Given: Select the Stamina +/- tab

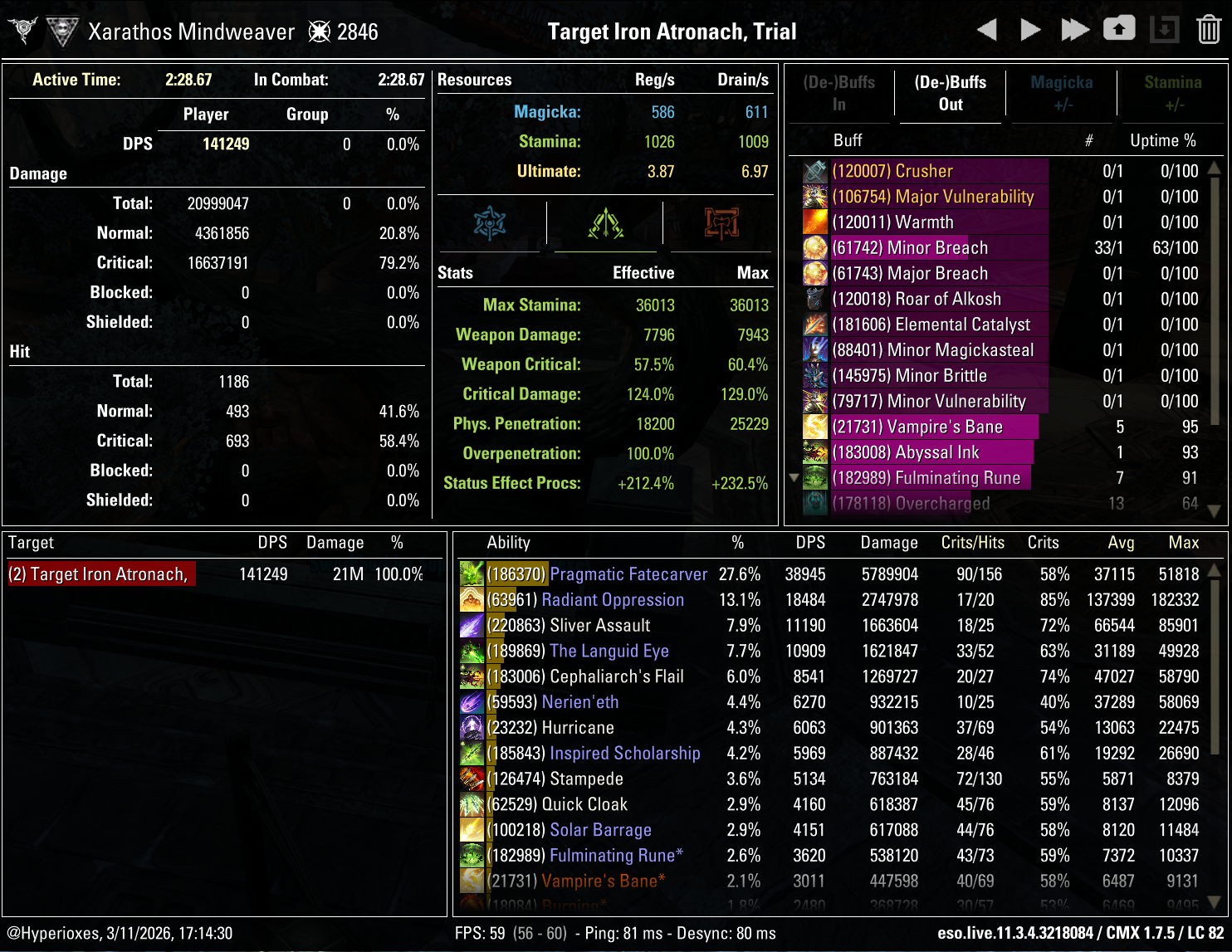Looking at the screenshot, I should coord(1173,93).
